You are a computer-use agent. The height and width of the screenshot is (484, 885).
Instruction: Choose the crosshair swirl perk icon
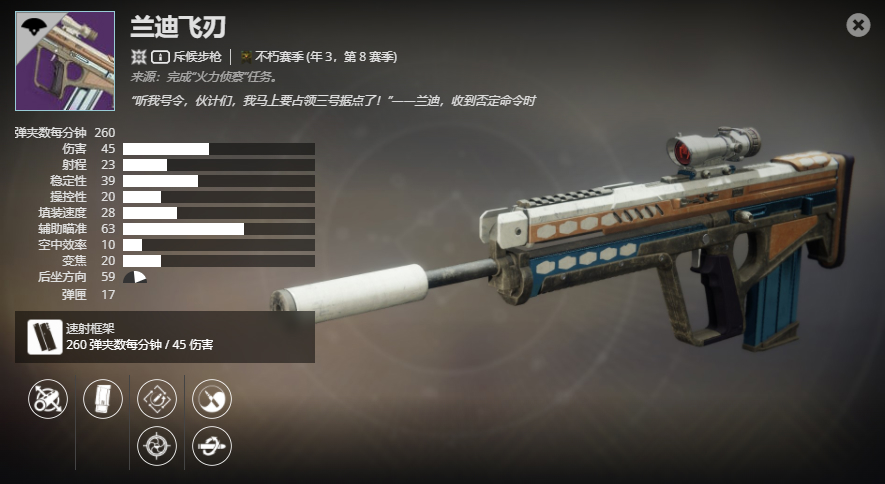(x=157, y=446)
